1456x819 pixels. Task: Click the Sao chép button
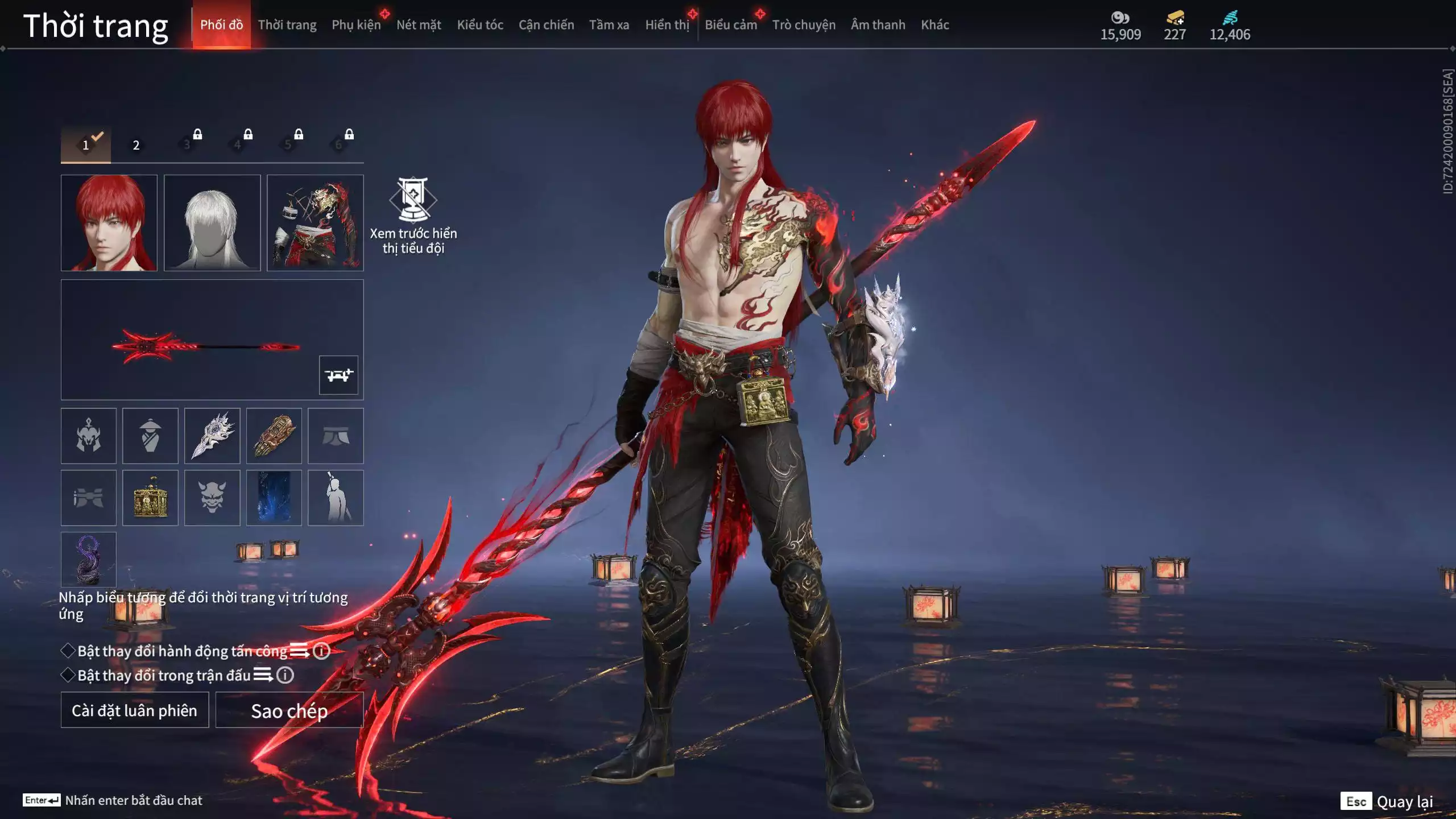pyautogui.click(x=289, y=710)
